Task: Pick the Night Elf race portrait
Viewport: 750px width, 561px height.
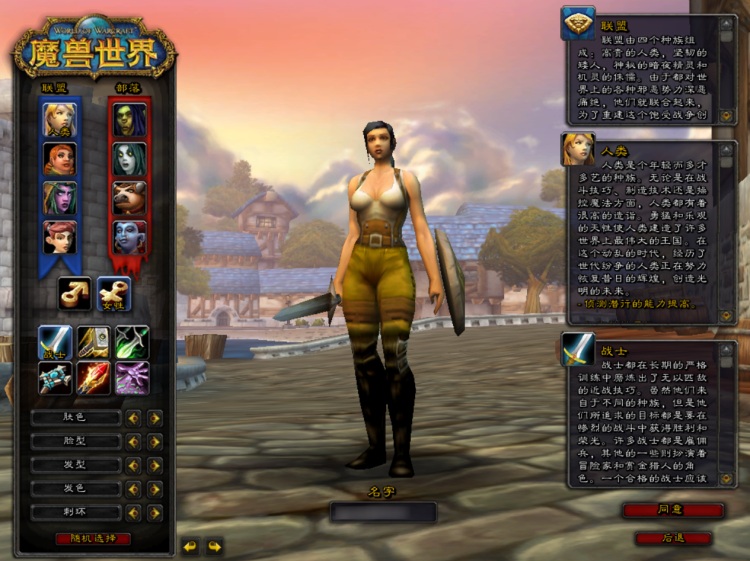Action: point(59,197)
